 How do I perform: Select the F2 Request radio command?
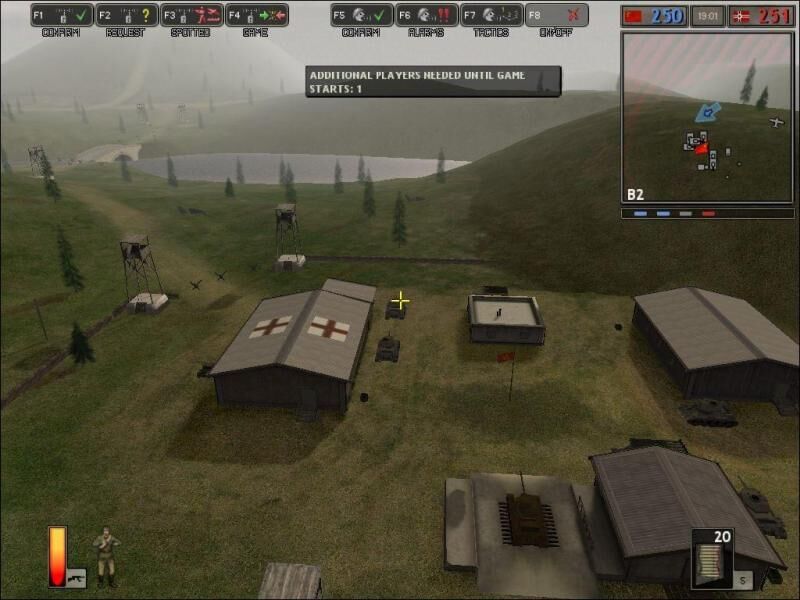coord(127,15)
